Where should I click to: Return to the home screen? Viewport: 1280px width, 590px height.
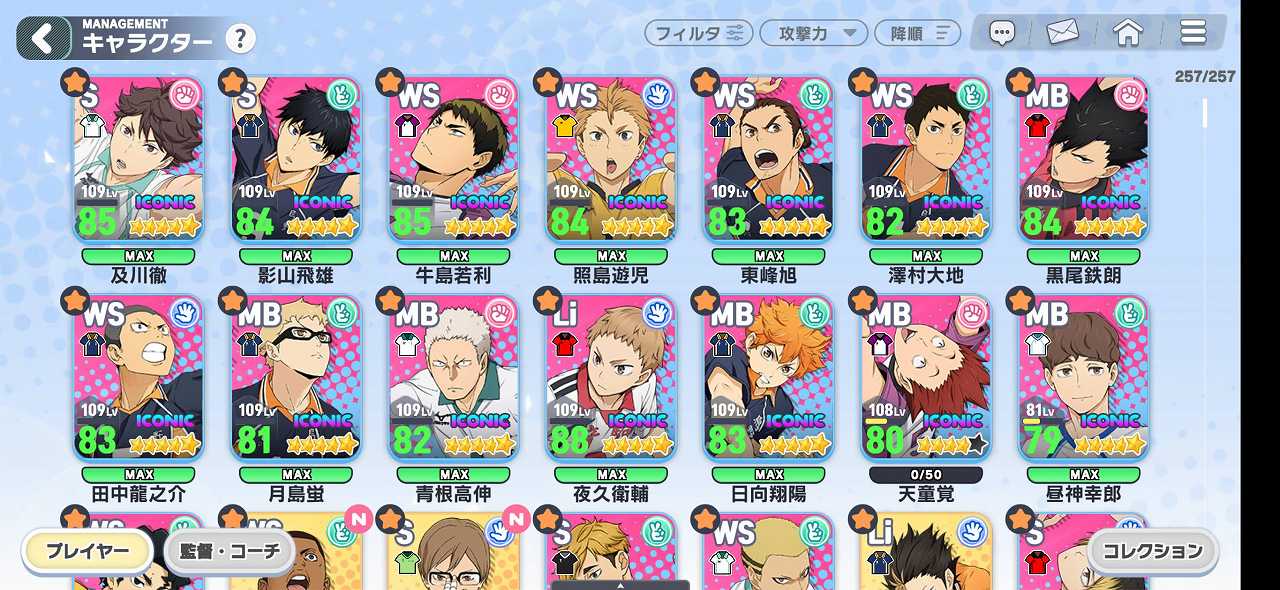pyautogui.click(x=1128, y=33)
